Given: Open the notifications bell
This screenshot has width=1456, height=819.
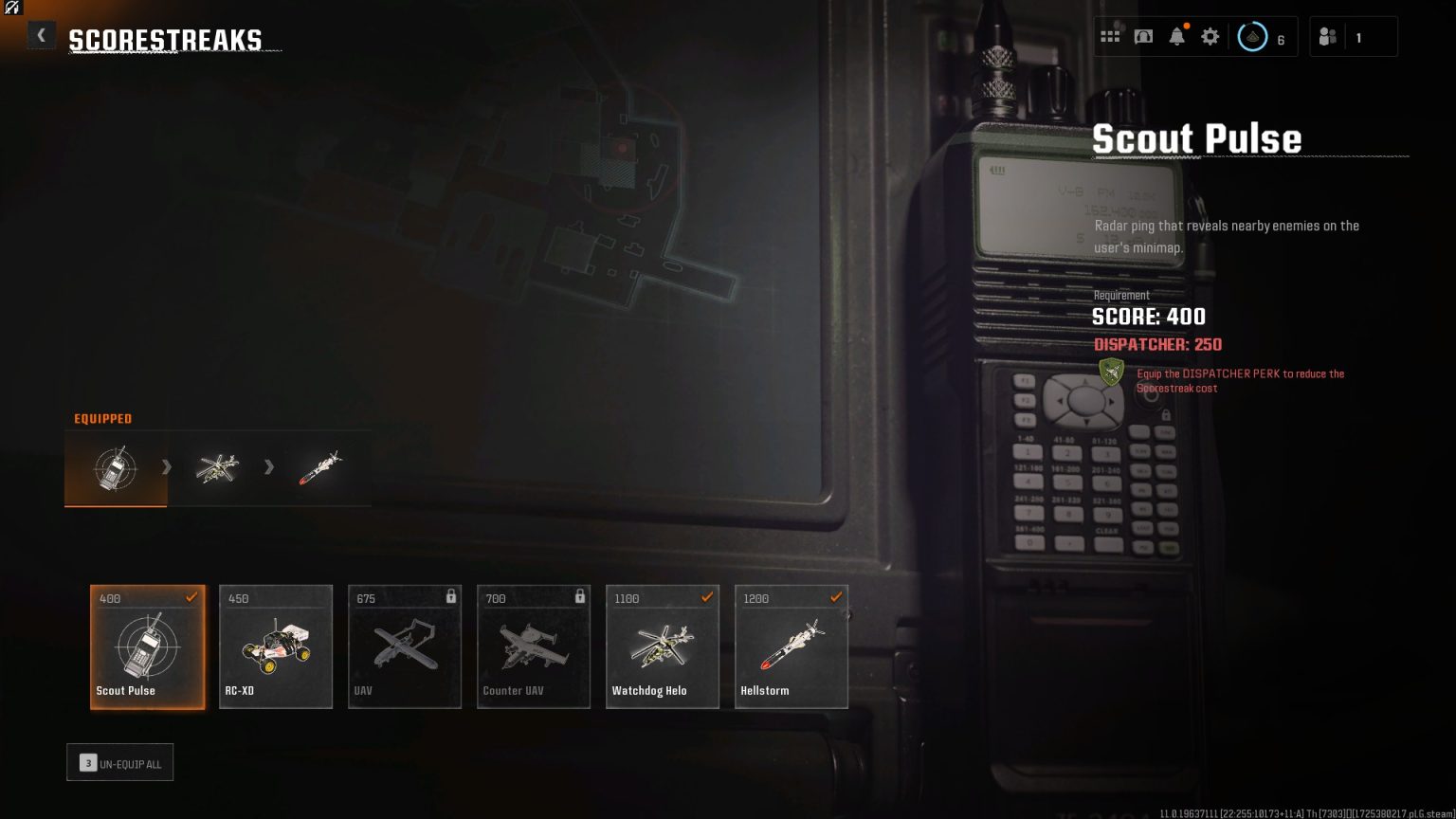Looking at the screenshot, I should point(1176,36).
